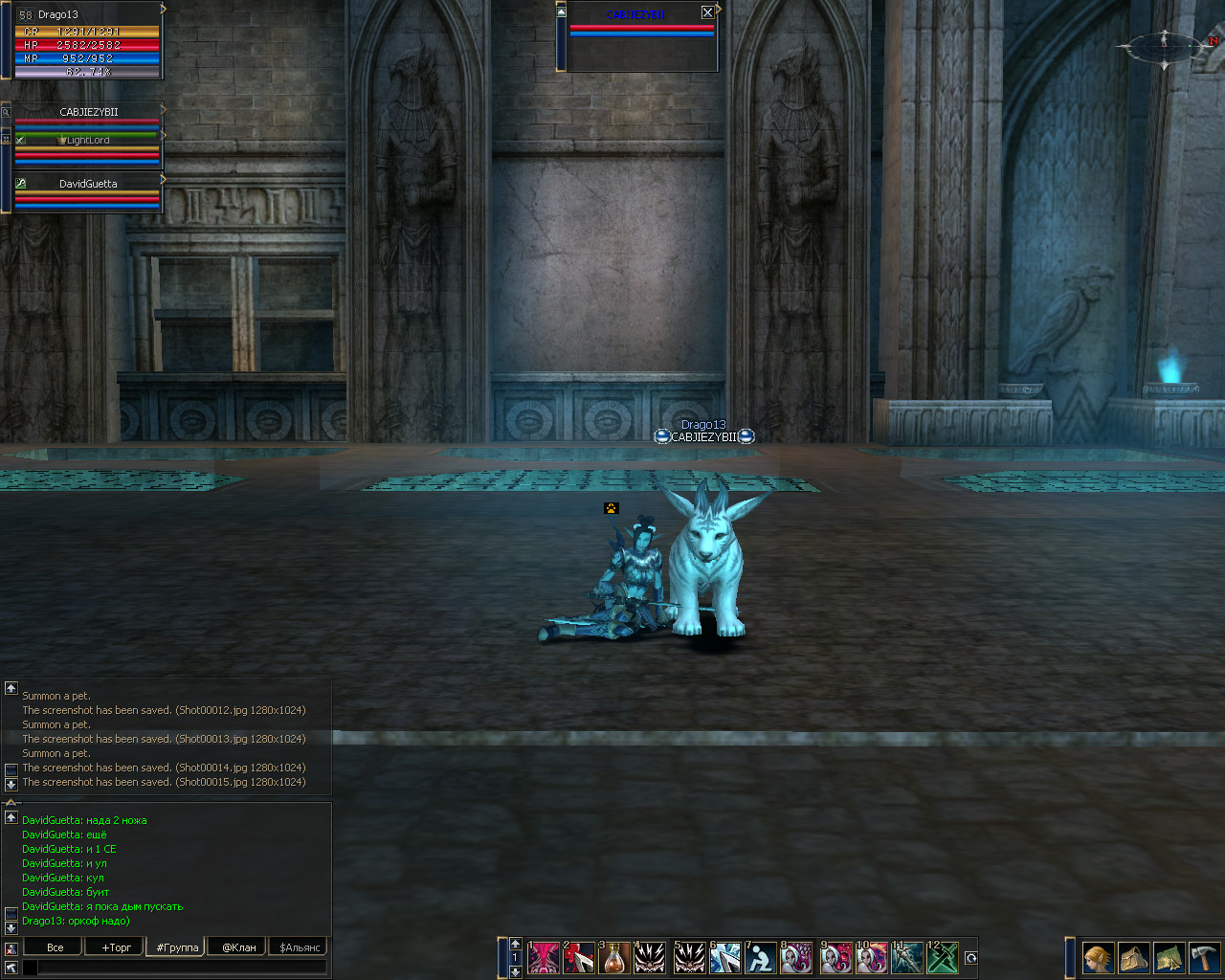Open the hammer system menu icon
This screenshot has width=1225, height=980.
pyautogui.click(x=1203, y=958)
